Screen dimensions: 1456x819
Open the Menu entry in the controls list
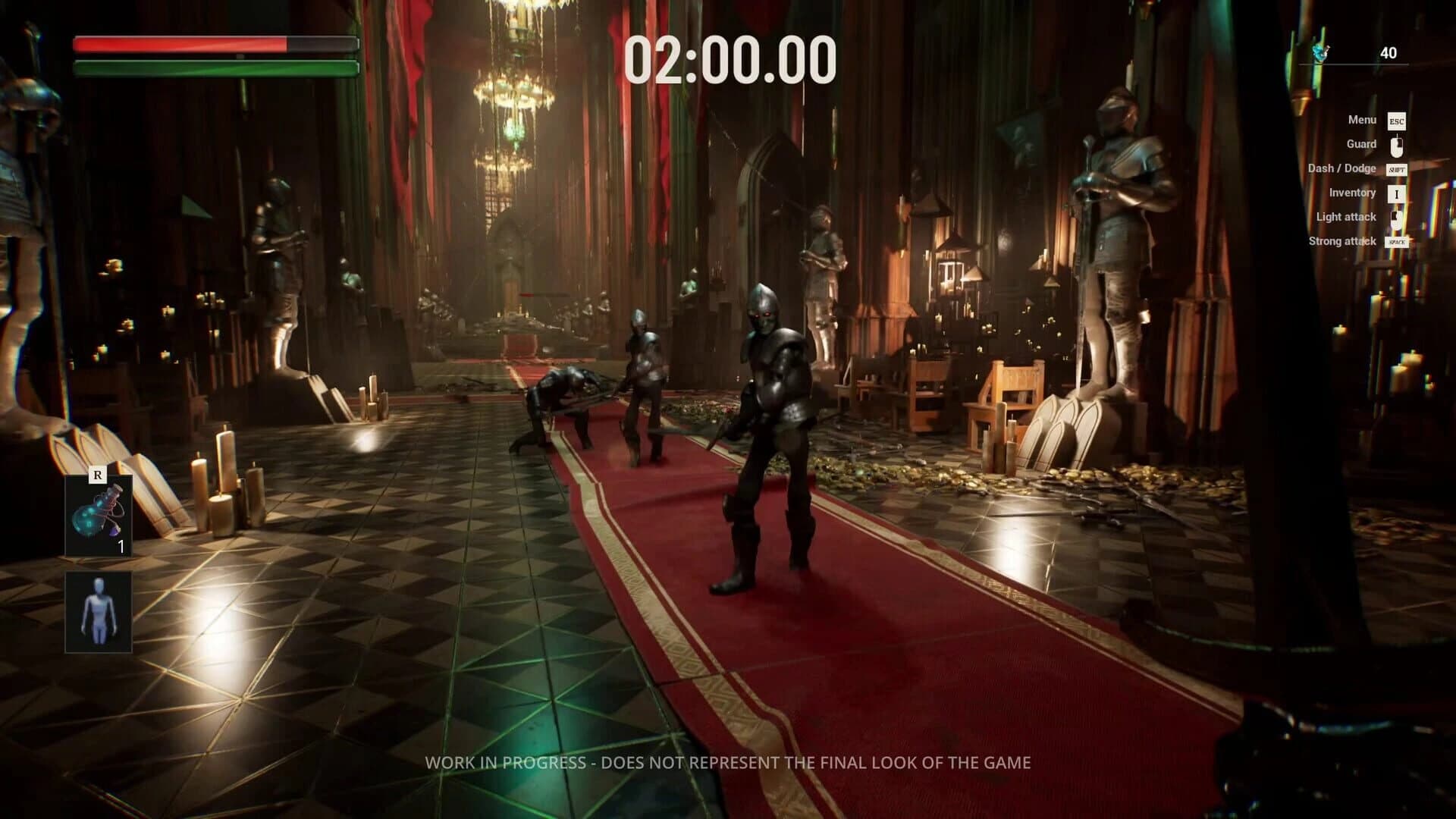pyautogui.click(x=1363, y=120)
